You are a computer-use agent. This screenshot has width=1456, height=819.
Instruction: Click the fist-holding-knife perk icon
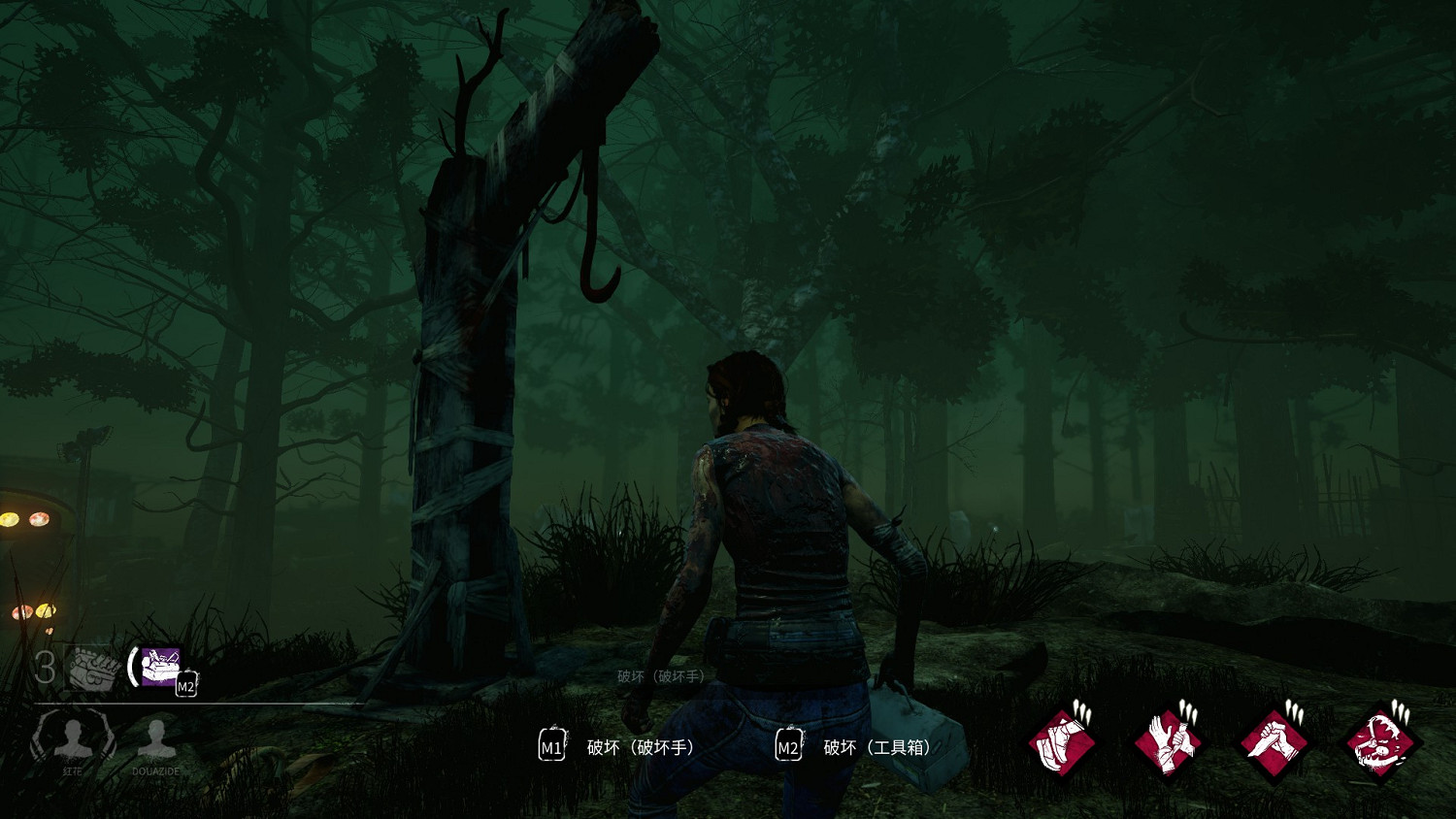[1274, 743]
